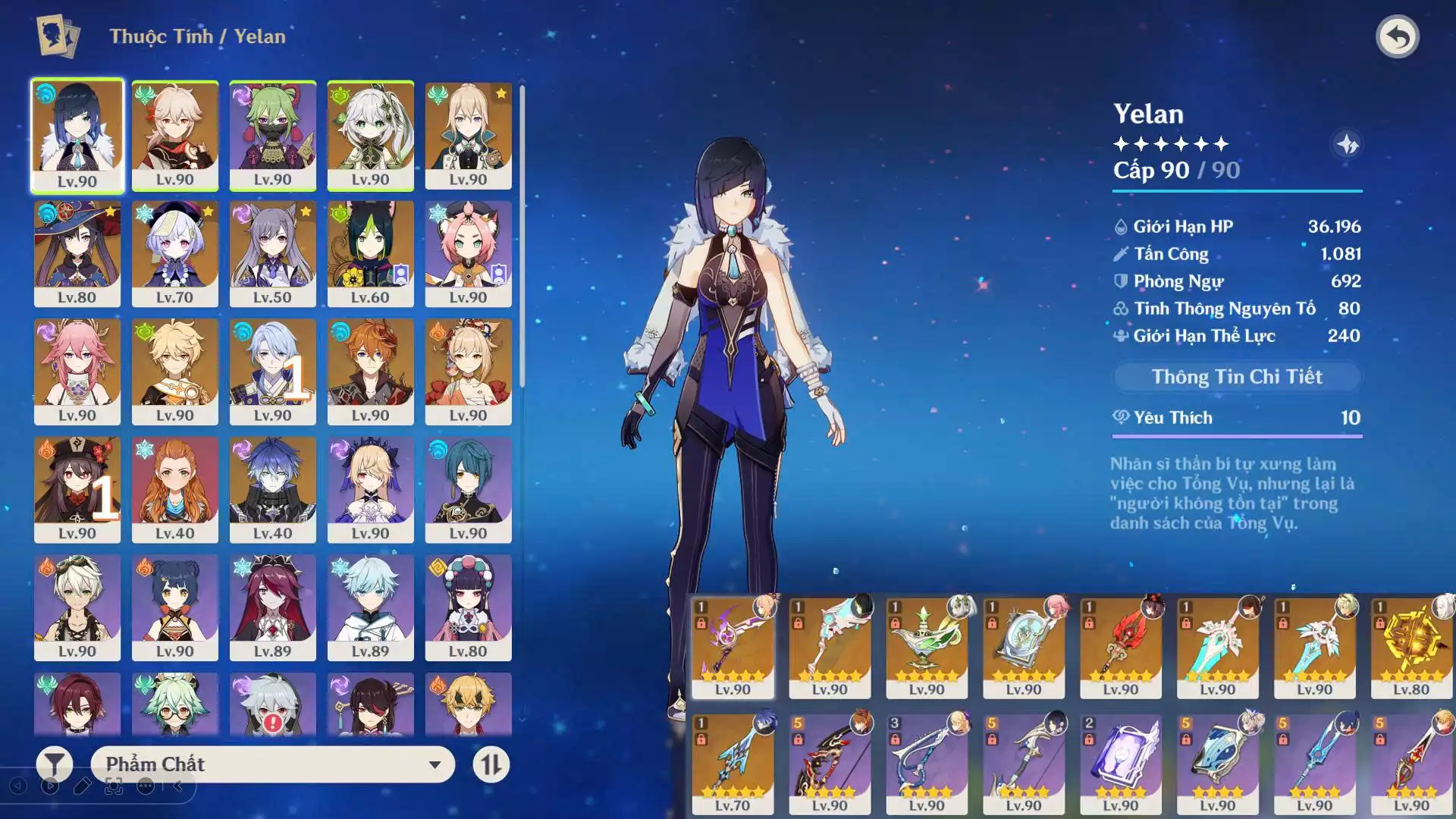Viewport: 1456px width, 819px height.
Task: Click the sparkle icon beside Yelan's stars
Action: tap(1347, 144)
